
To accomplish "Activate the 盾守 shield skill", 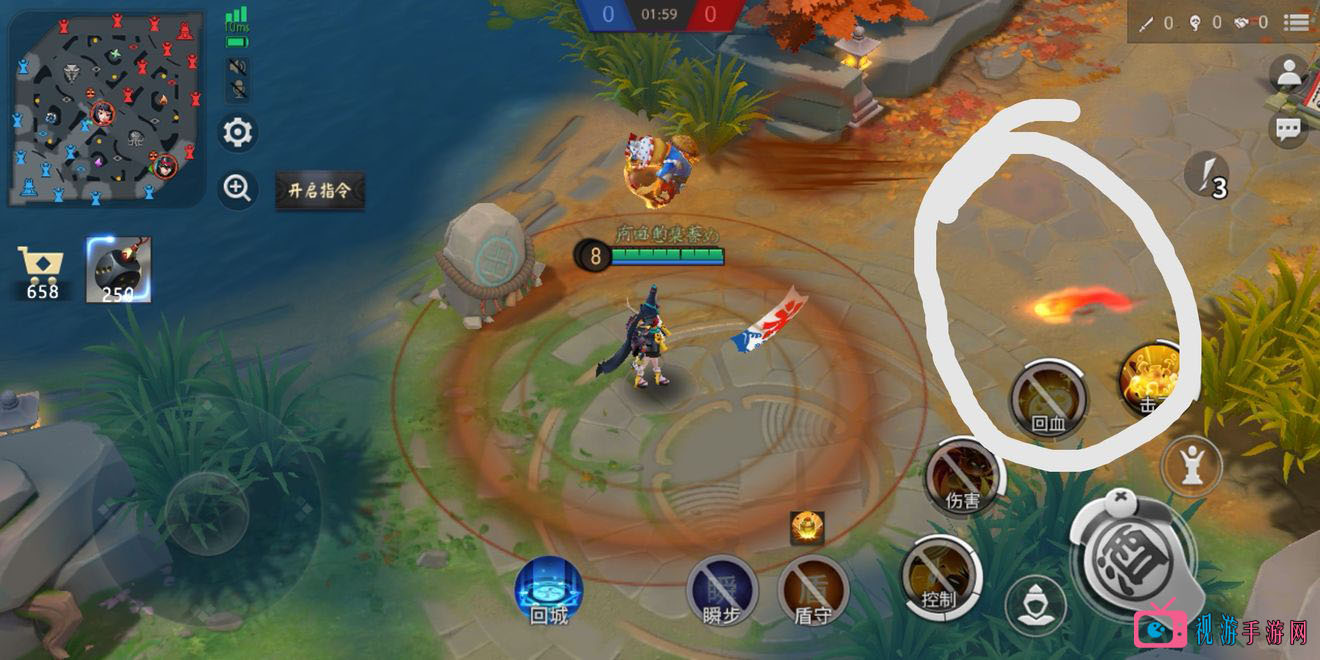I will click(x=812, y=590).
